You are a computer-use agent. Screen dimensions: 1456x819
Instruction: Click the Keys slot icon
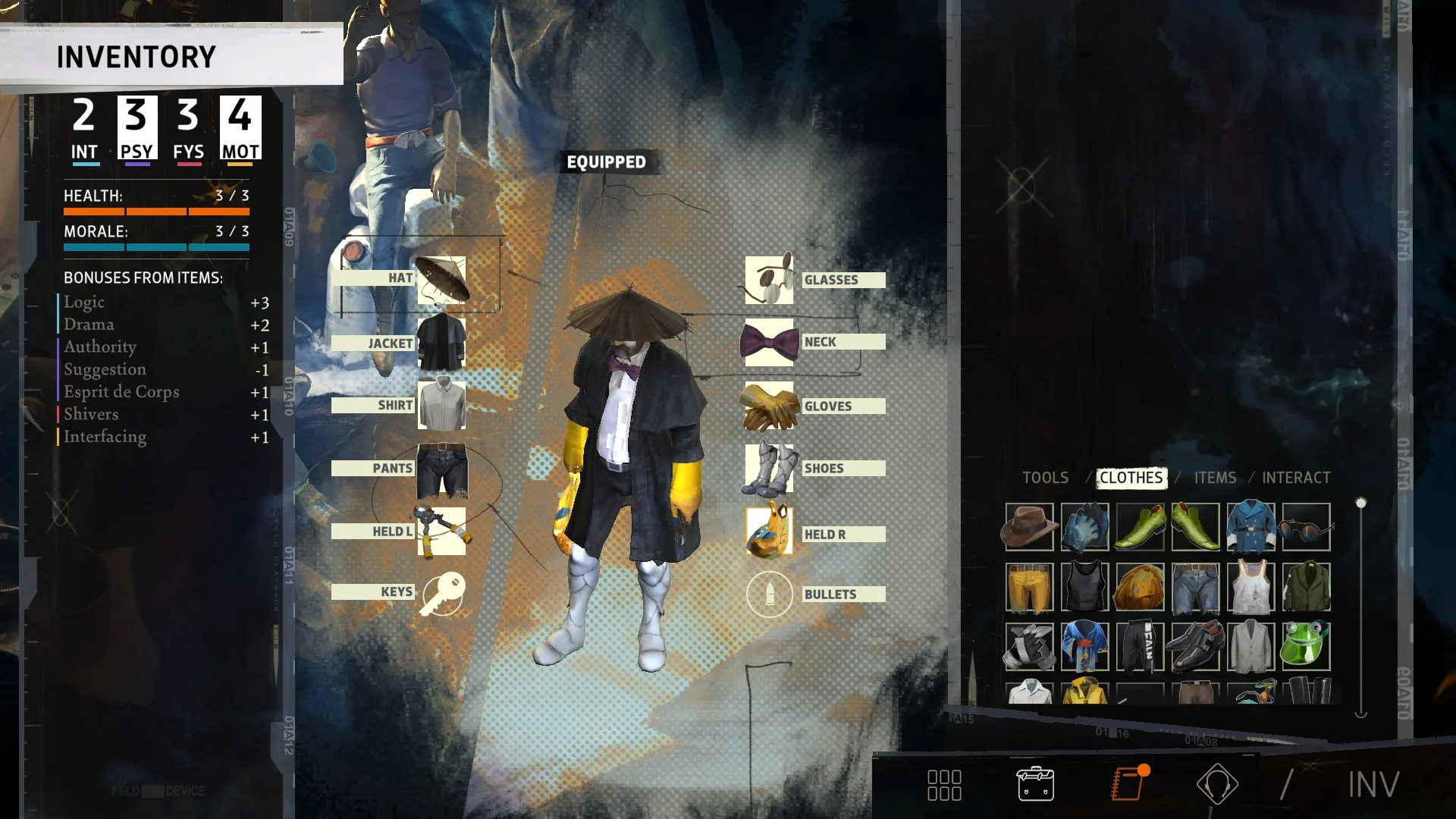coord(443,593)
